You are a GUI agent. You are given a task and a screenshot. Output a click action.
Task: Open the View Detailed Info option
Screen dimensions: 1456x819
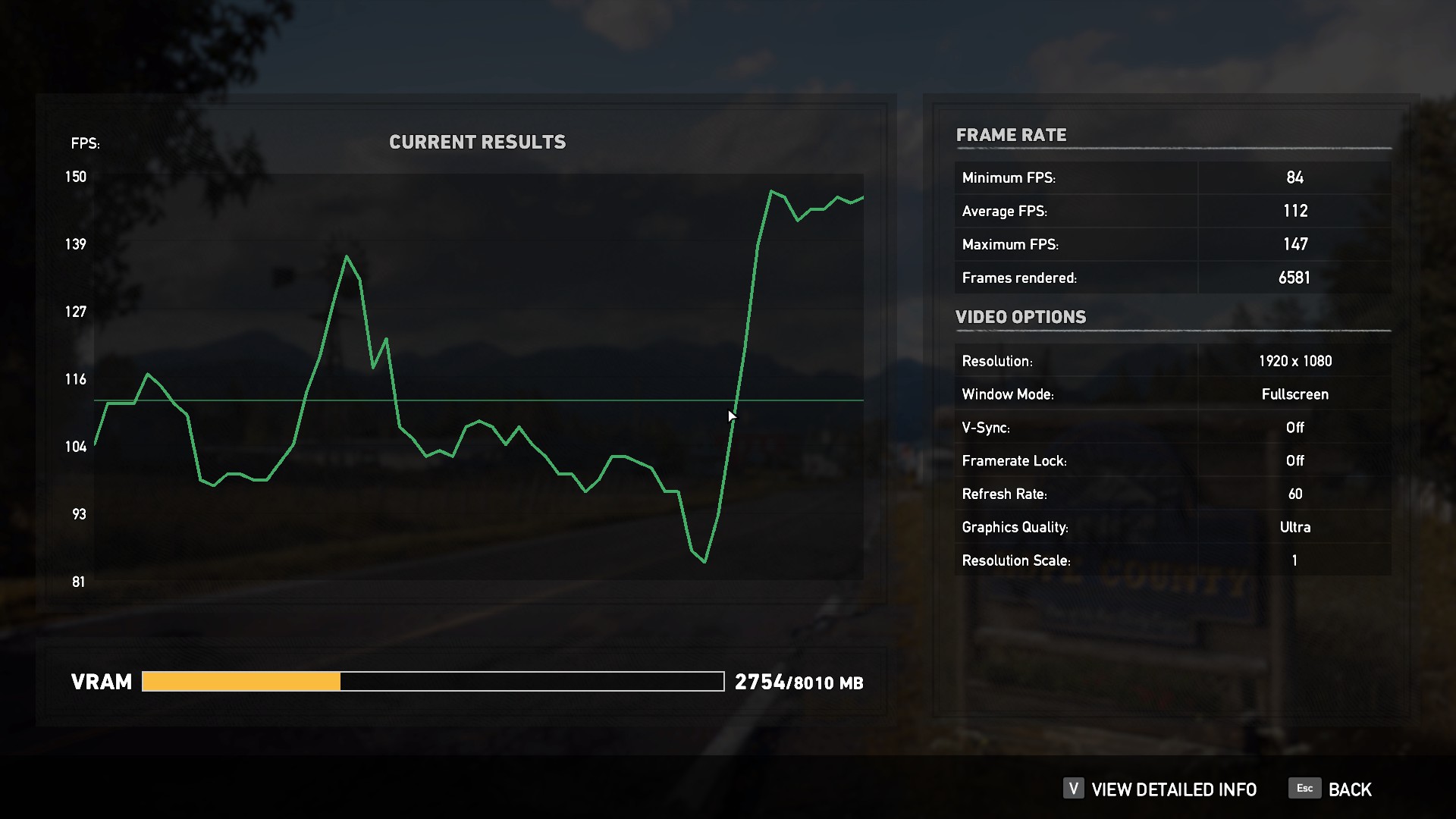(x=1173, y=789)
